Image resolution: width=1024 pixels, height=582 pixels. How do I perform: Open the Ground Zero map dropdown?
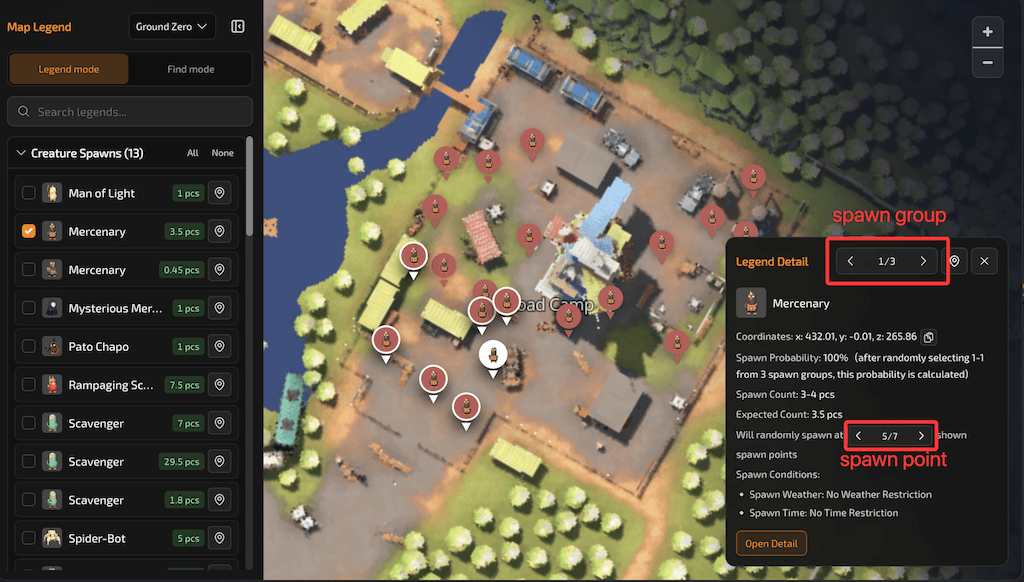173,27
